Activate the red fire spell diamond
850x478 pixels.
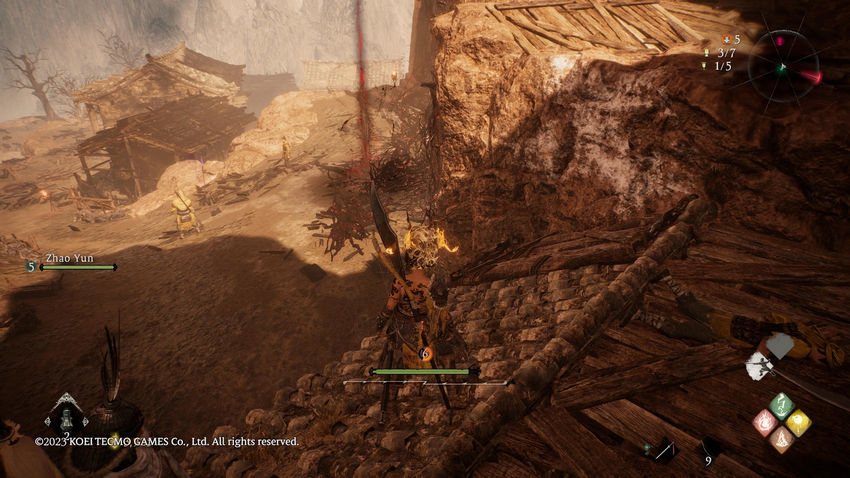(765, 422)
